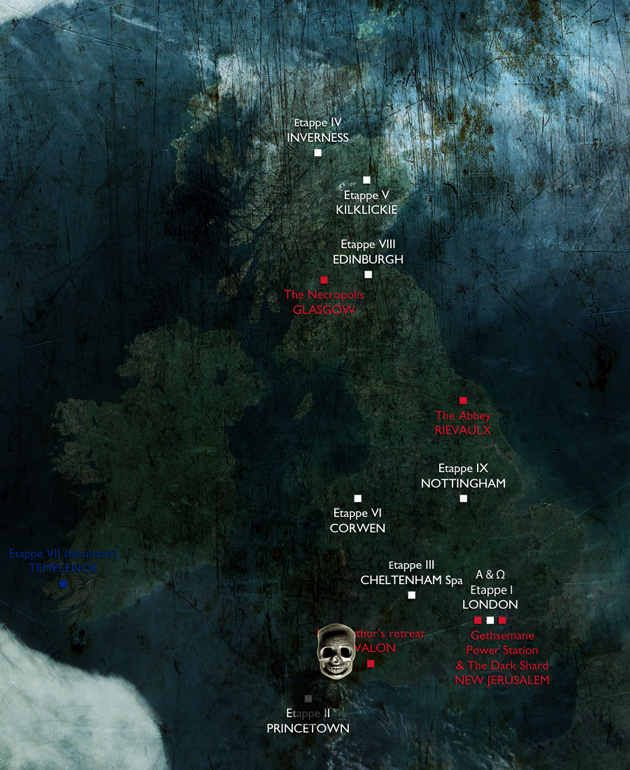Choose the Kilklickie Etappe V marker
The image size is (630, 770).
coord(367,180)
